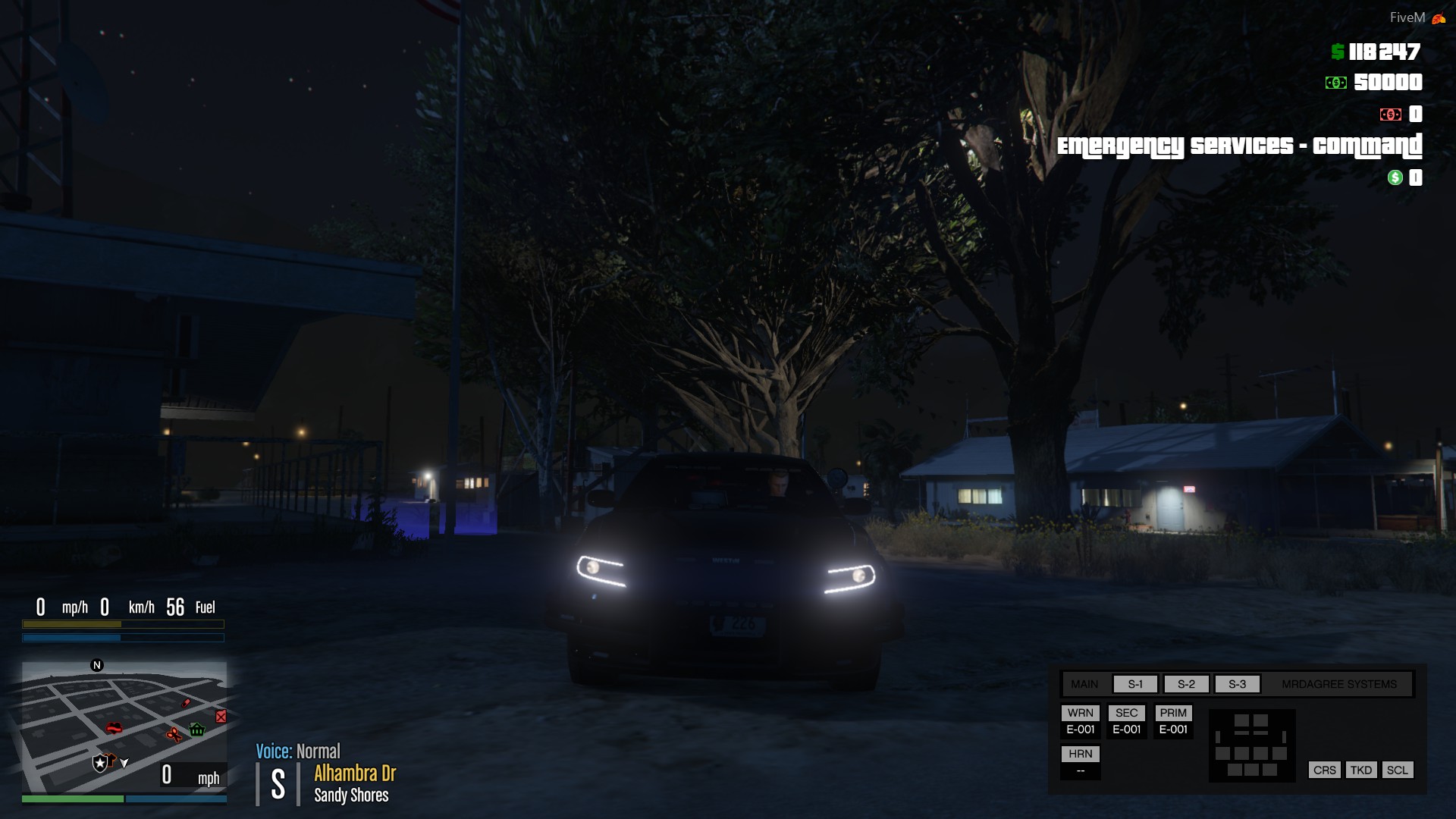
Task: Select the S-2 siren stage tab
Action: [1187, 683]
